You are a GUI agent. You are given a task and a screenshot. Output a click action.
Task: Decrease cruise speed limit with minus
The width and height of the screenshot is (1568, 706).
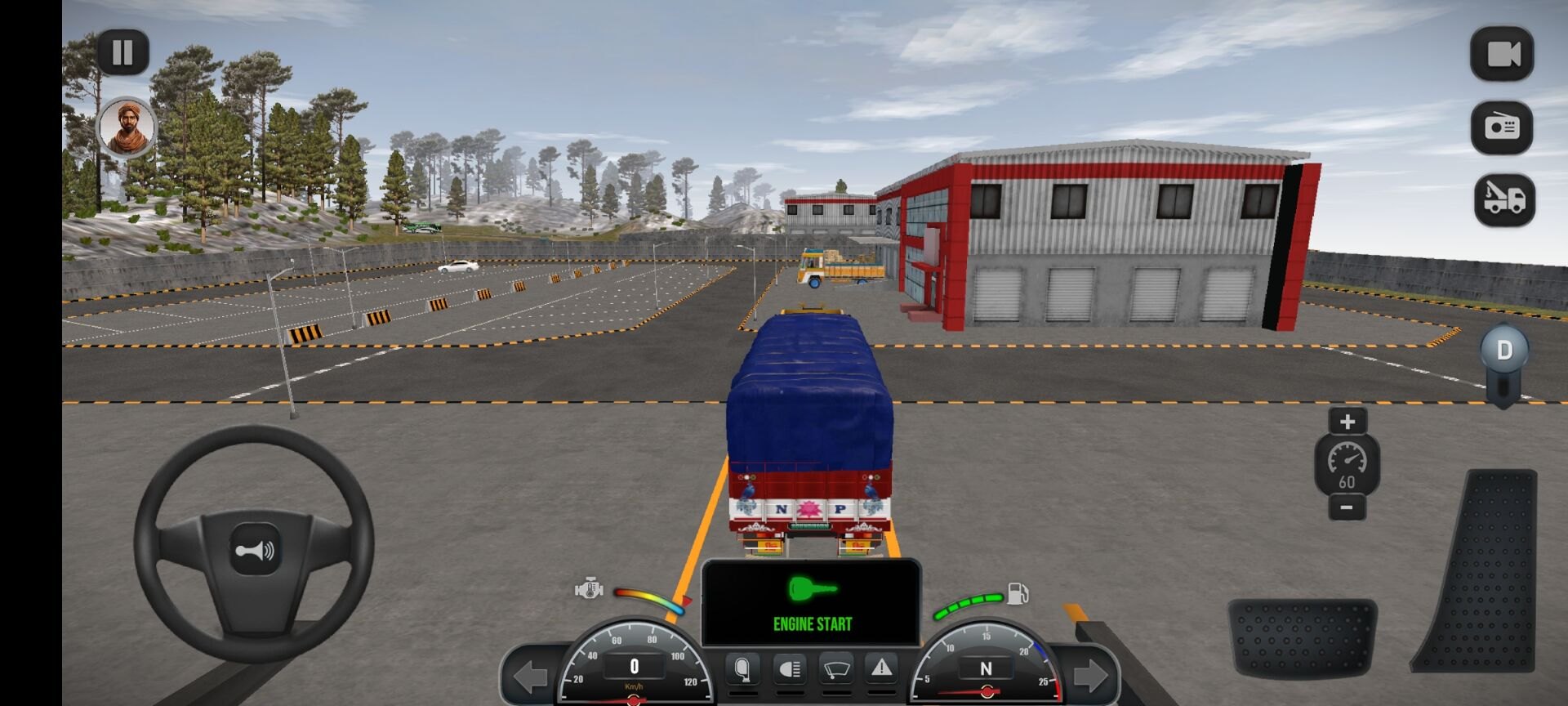click(x=1347, y=507)
